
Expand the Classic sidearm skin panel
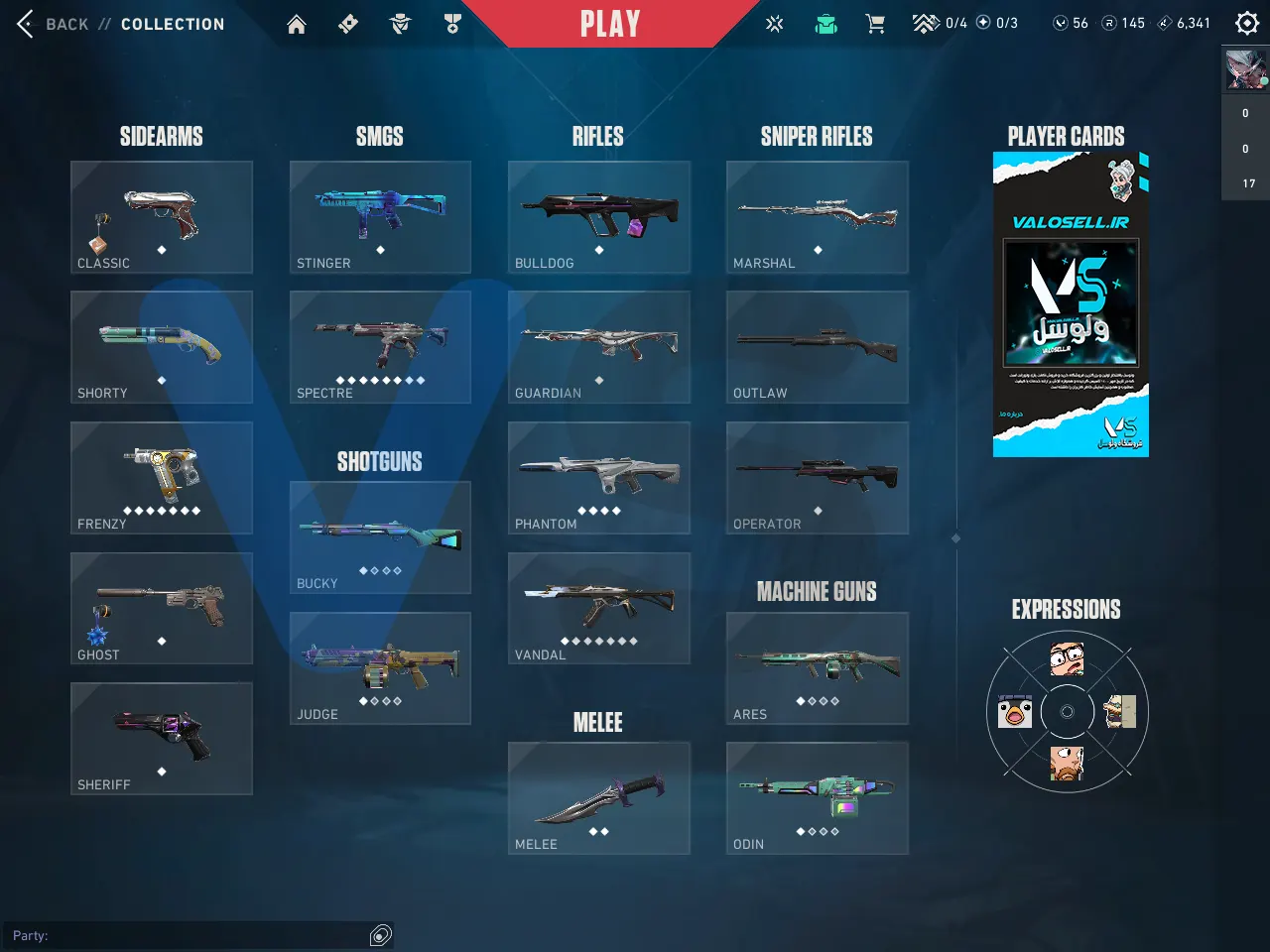click(x=161, y=216)
